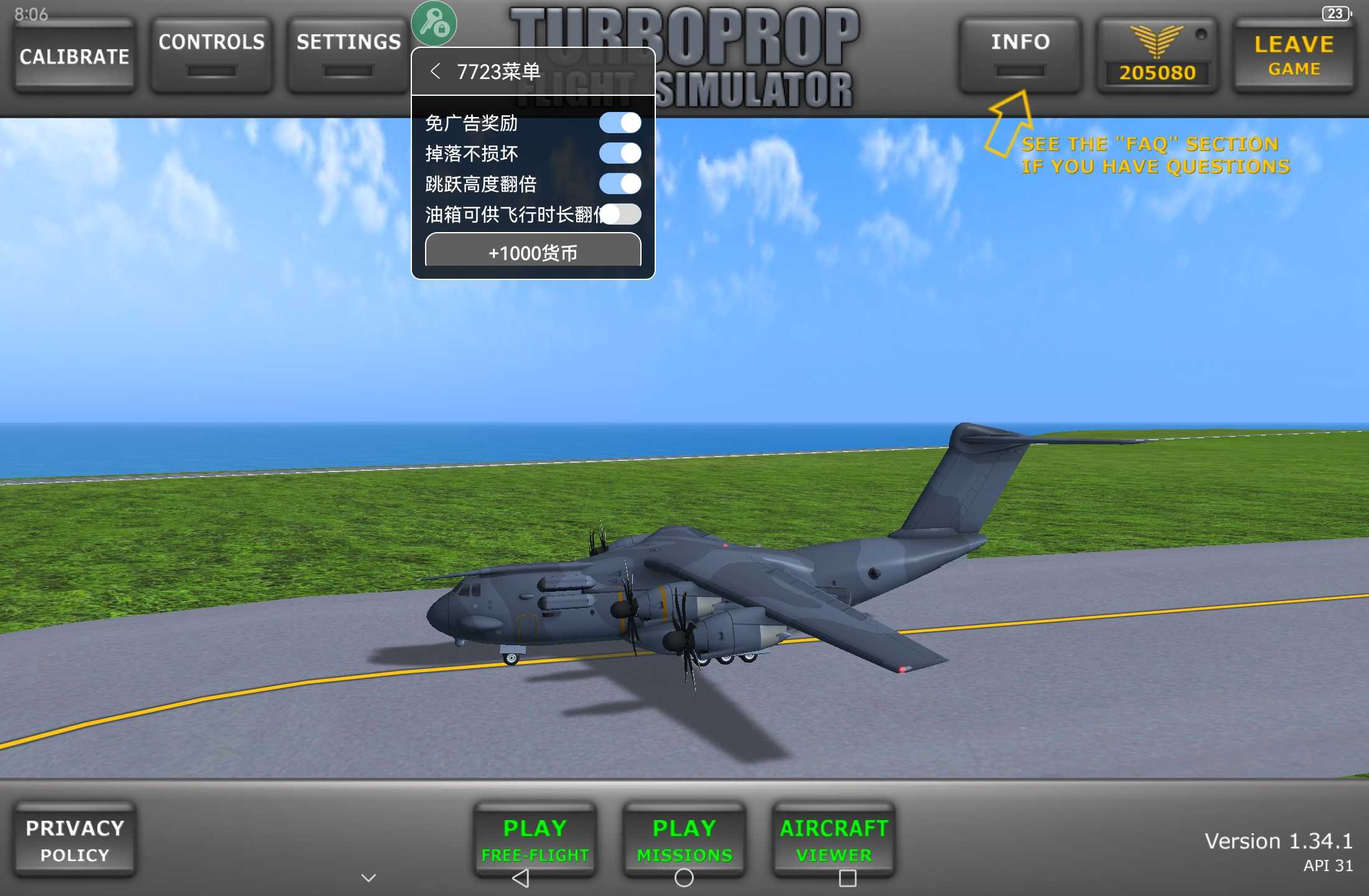Start Play Free-Flight mode
This screenshot has width=1369, height=896.
point(535,839)
